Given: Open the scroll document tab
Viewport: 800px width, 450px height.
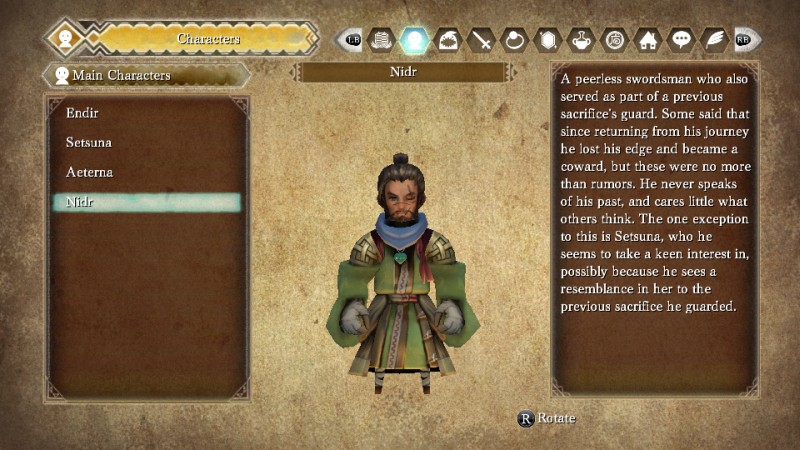Looking at the screenshot, I should [x=380, y=40].
